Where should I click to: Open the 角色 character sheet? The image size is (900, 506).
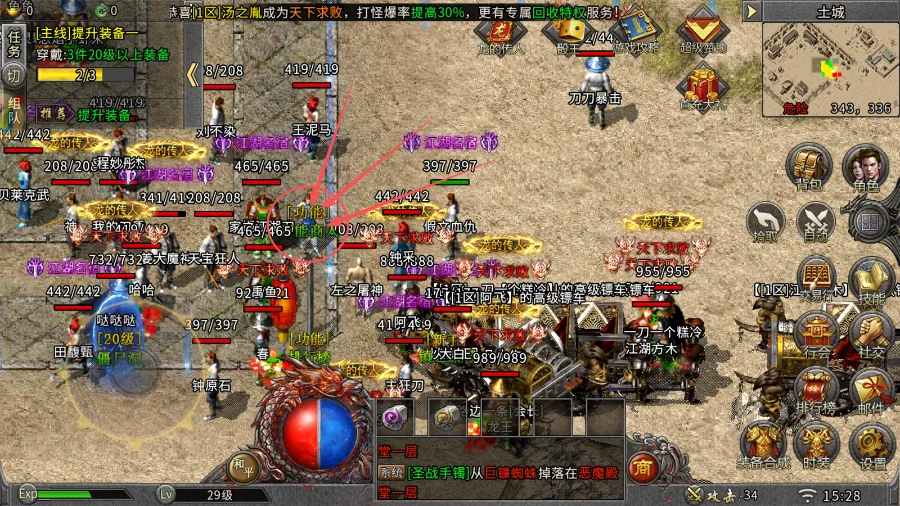(x=865, y=166)
